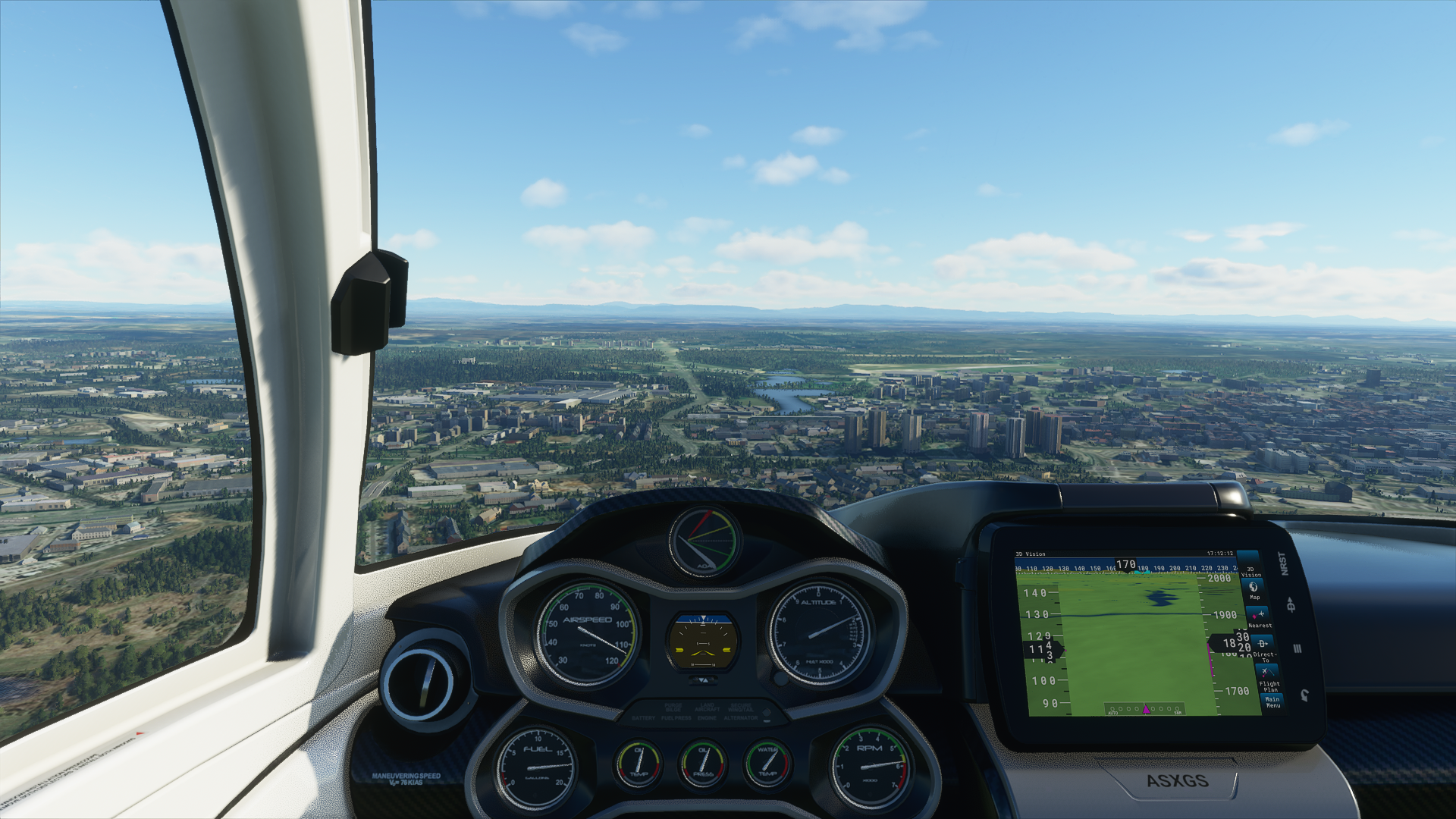Click the back arrow bezel key
Viewport: 1456px width, 819px height.
click(x=1304, y=695)
